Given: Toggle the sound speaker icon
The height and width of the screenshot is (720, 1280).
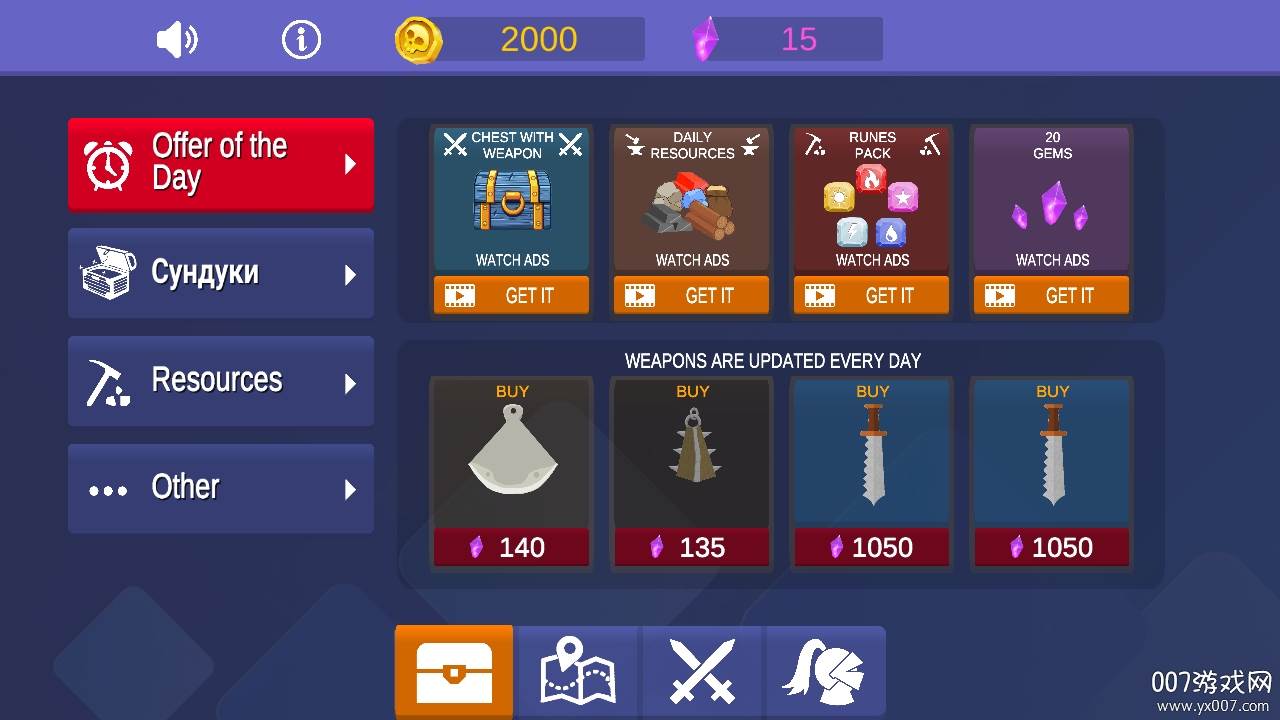Looking at the screenshot, I should coord(177,40).
